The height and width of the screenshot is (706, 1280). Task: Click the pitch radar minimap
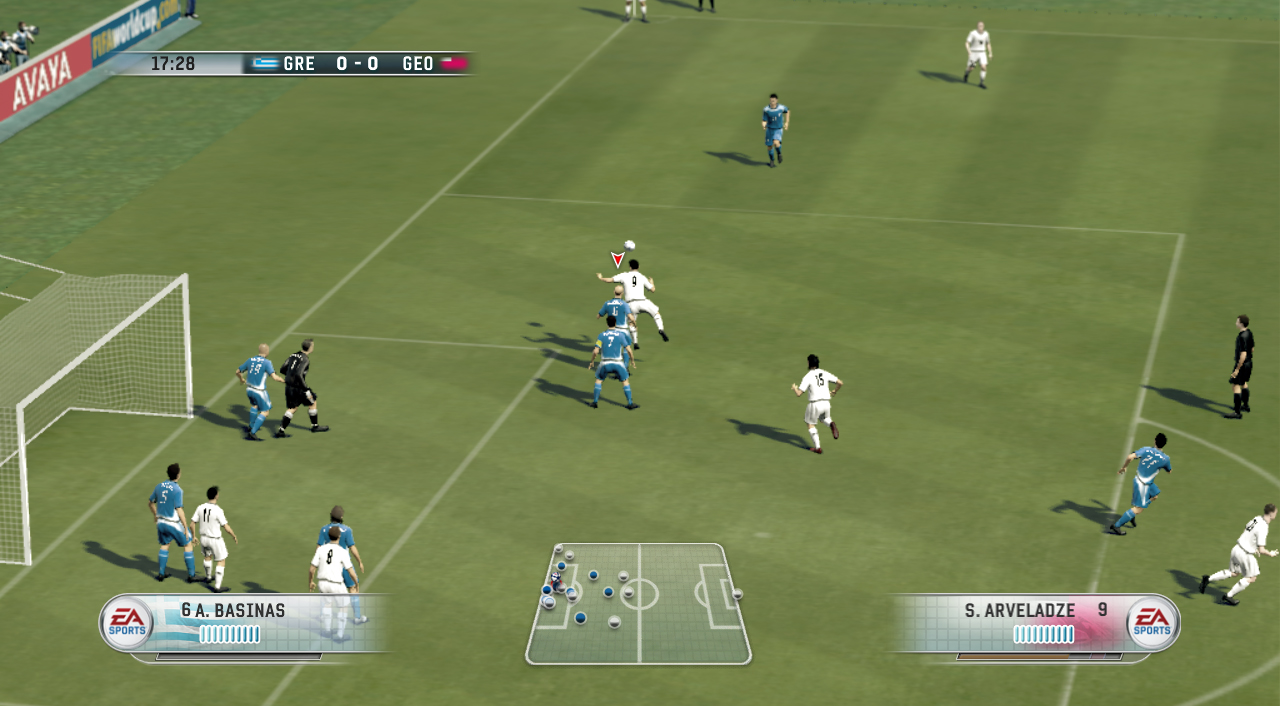coord(638,603)
